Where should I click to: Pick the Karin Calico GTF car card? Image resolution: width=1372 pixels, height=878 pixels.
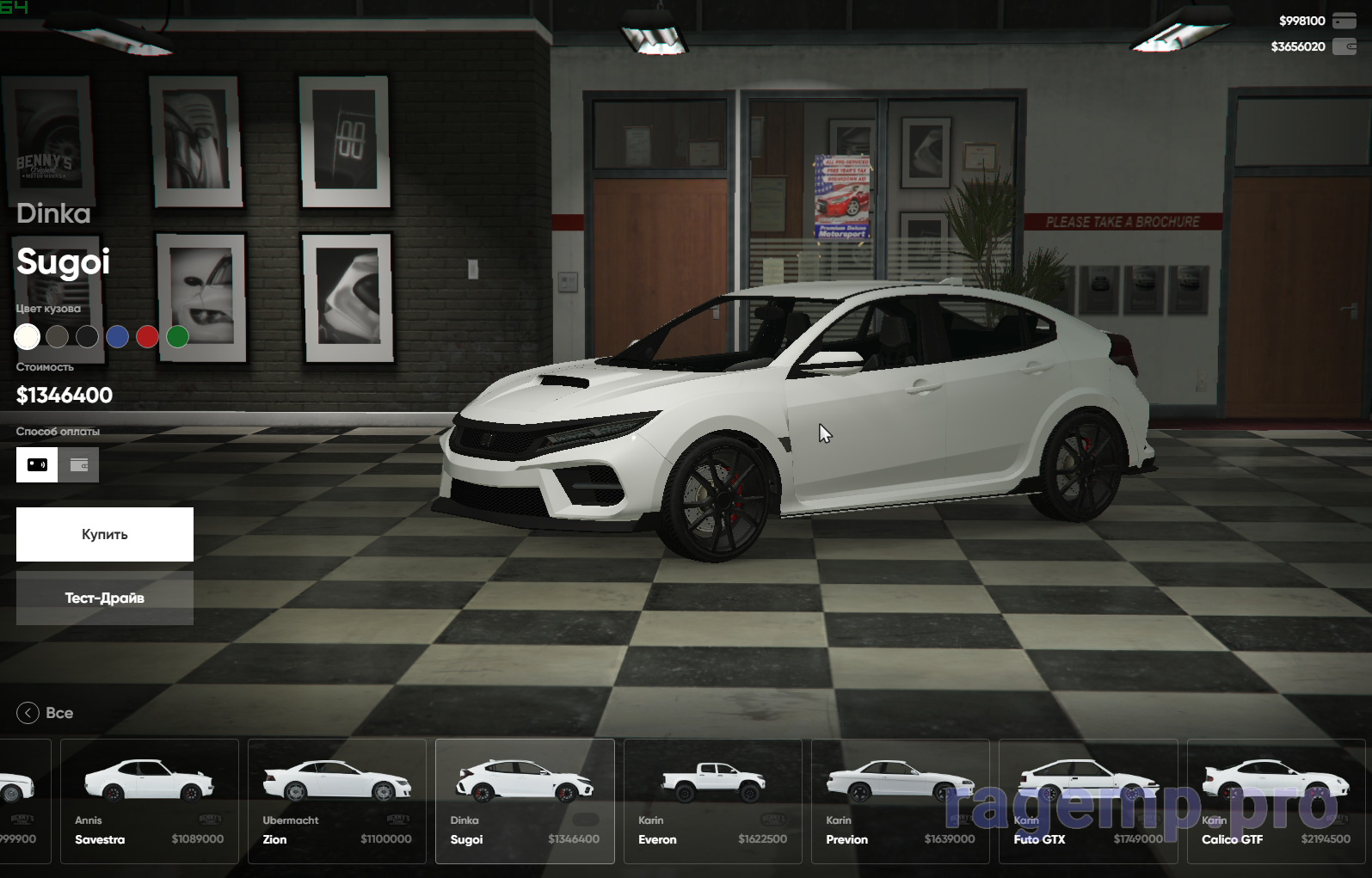[x=1276, y=801]
